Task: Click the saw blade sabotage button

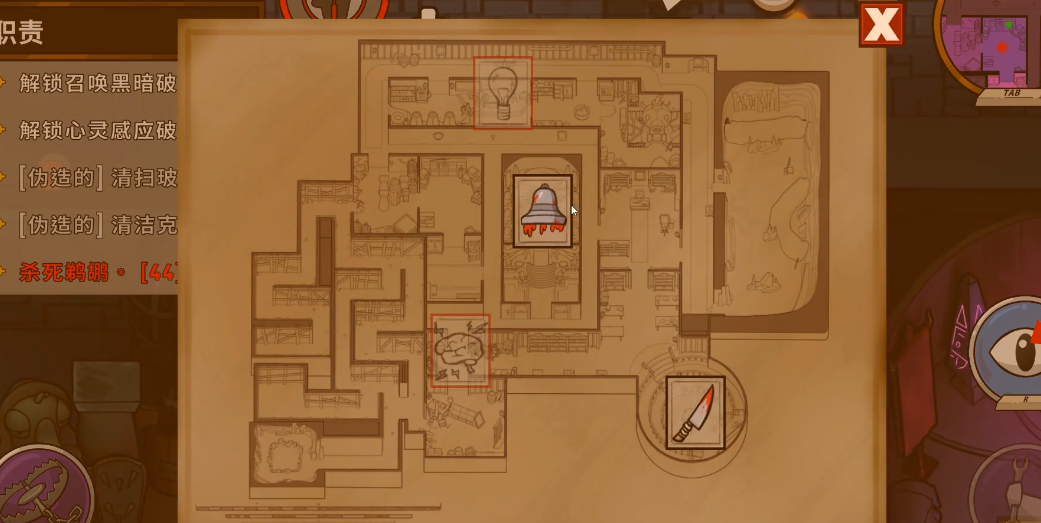Action: (40, 490)
